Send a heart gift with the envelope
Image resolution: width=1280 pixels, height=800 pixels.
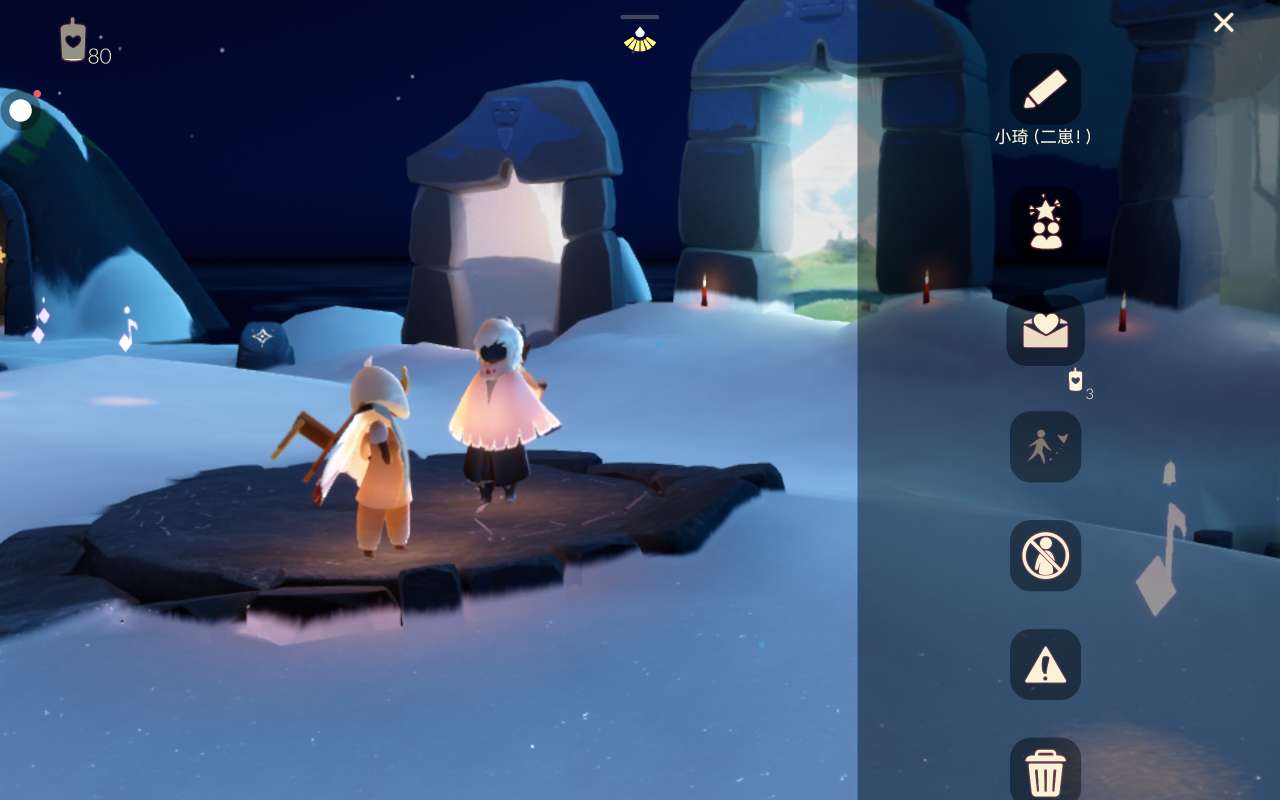[1045, 331]
